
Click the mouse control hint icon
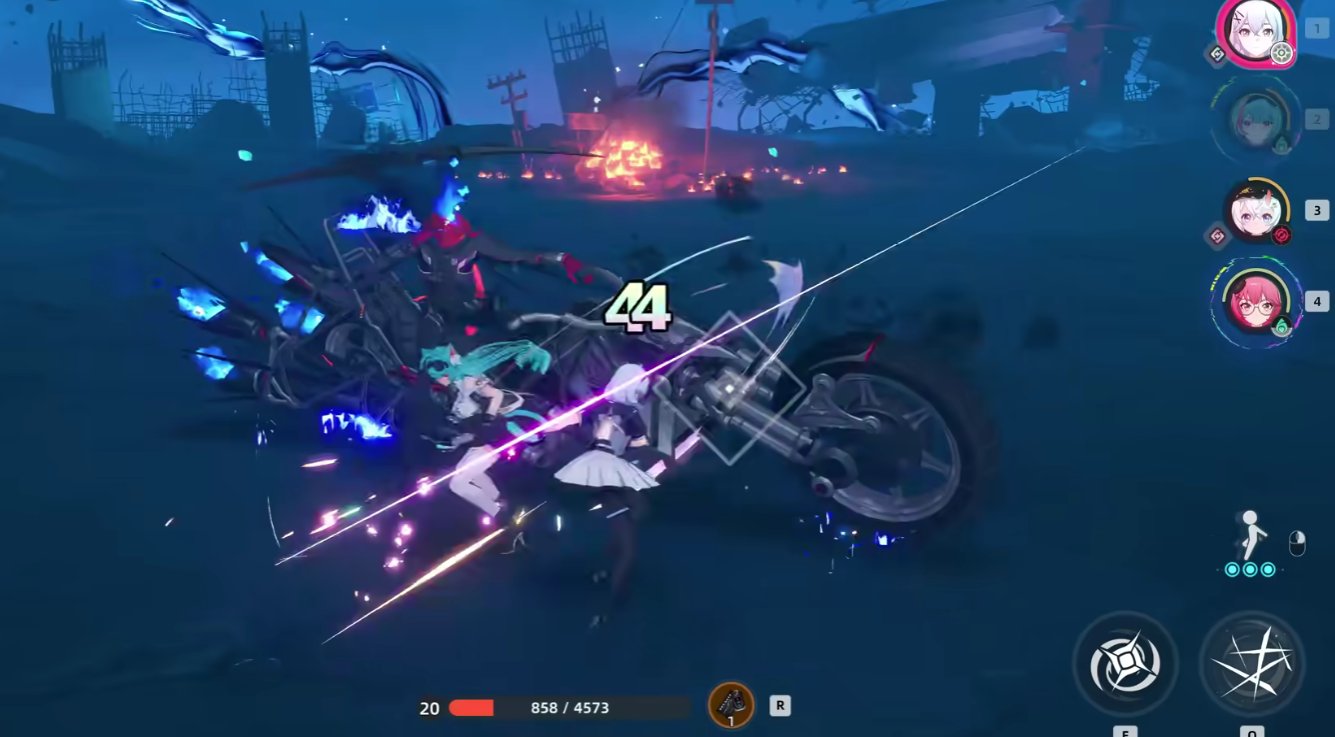point(1298,543)
